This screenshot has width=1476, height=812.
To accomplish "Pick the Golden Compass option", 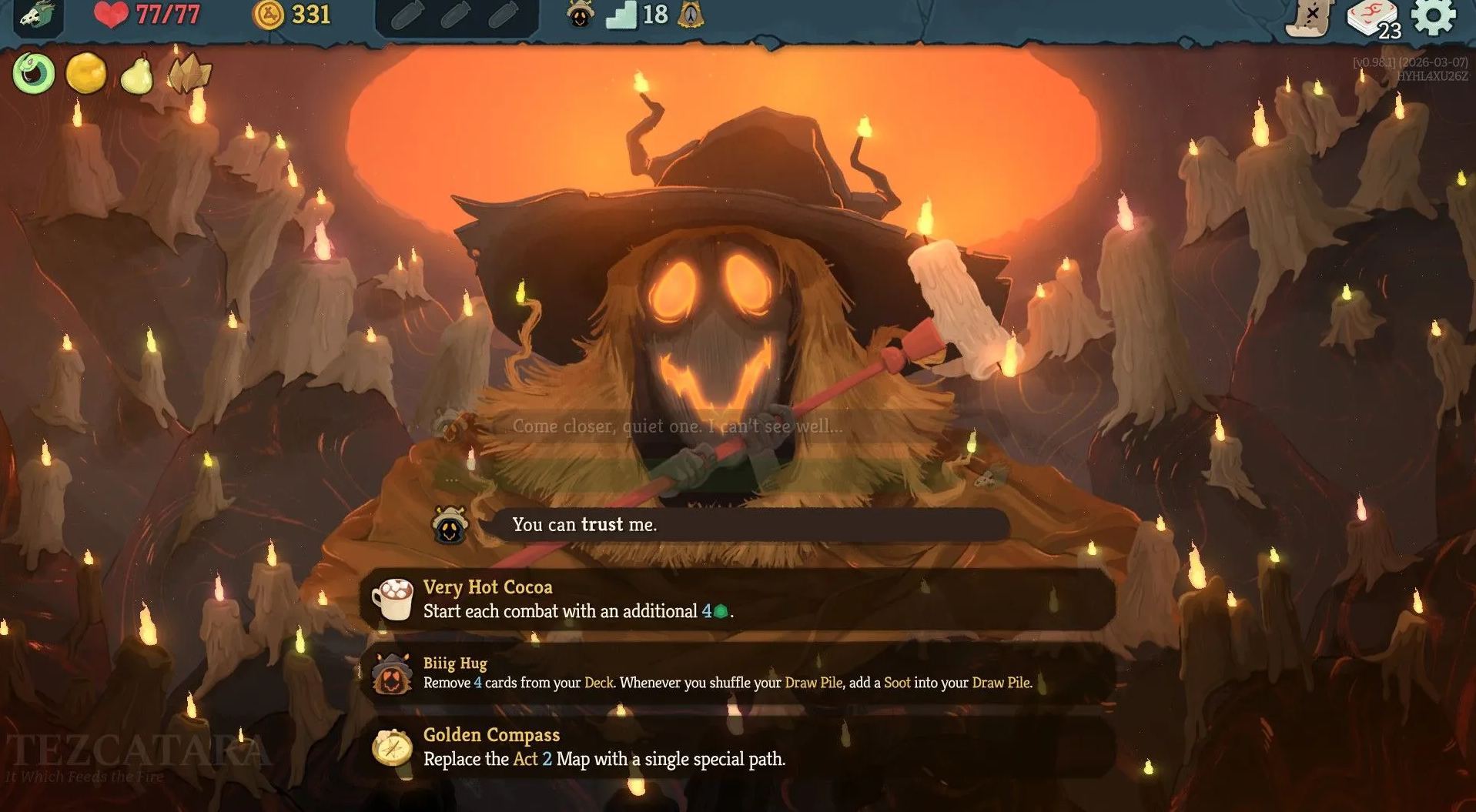I will click(x=738, y=747).
